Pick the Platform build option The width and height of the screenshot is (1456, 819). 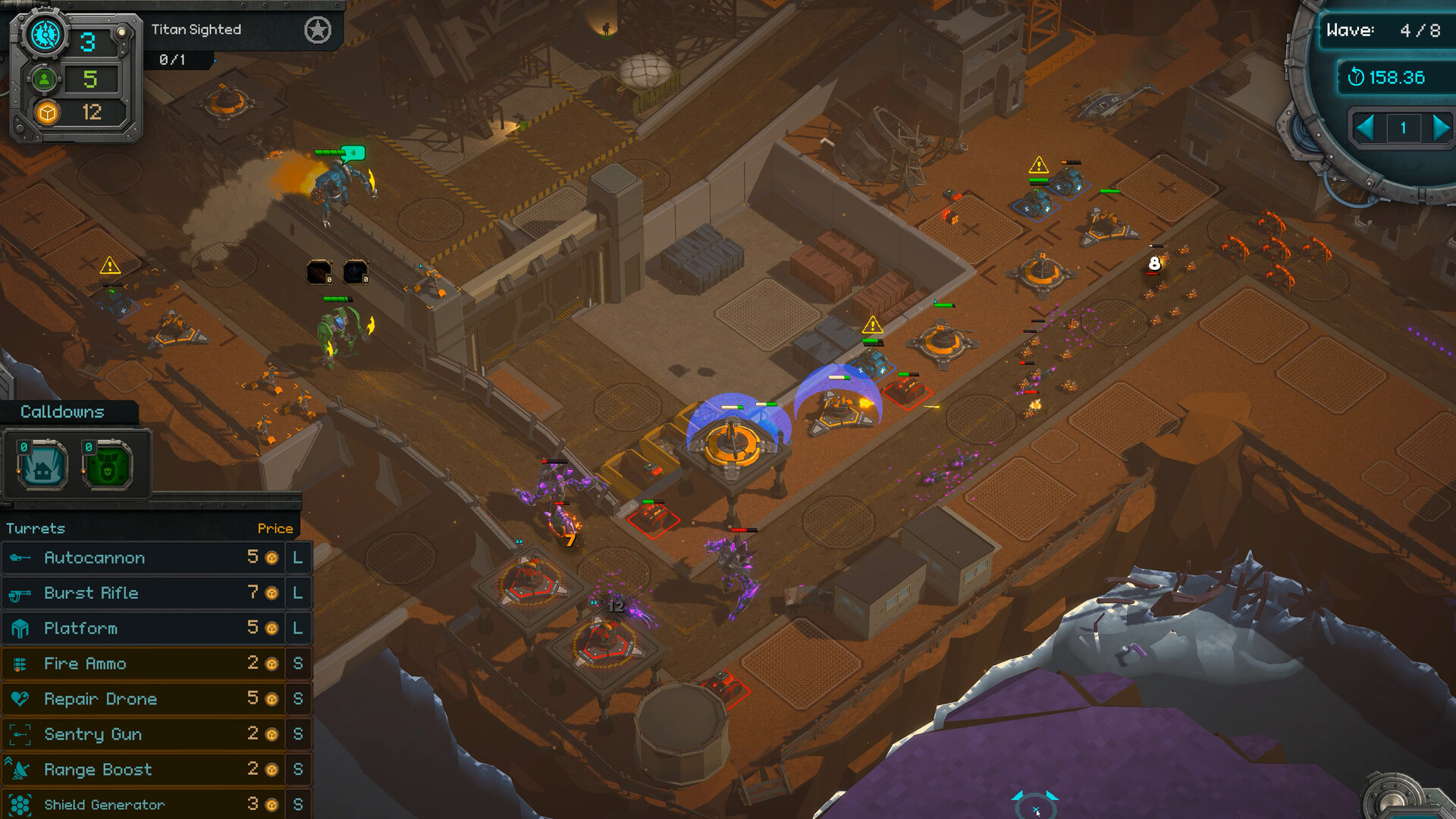tap(144, 629)
